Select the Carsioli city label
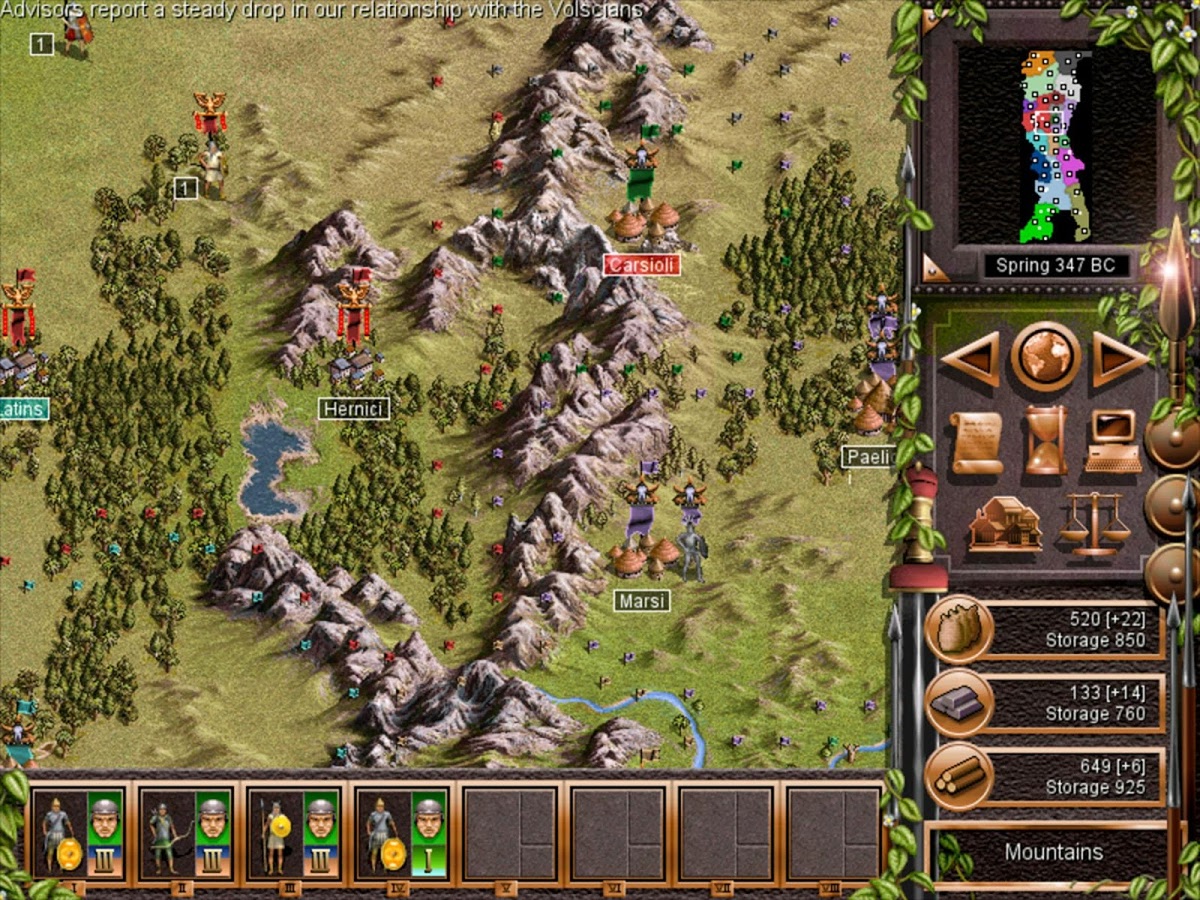This screenshot has height=900, width=1200. pyautogui.click(x=641, y=265)
